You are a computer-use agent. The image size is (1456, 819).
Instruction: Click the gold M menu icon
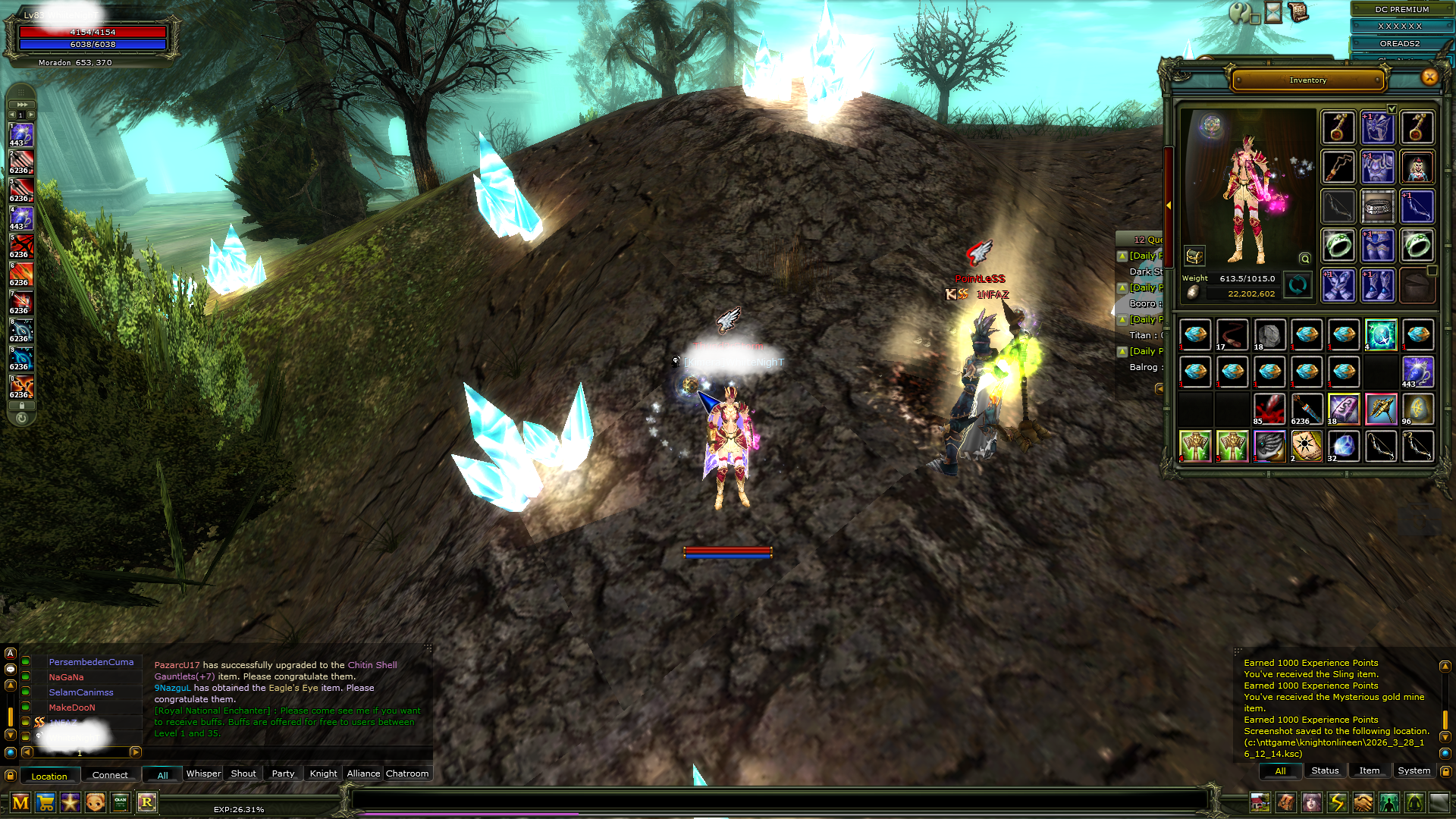[x=20, y=802]
